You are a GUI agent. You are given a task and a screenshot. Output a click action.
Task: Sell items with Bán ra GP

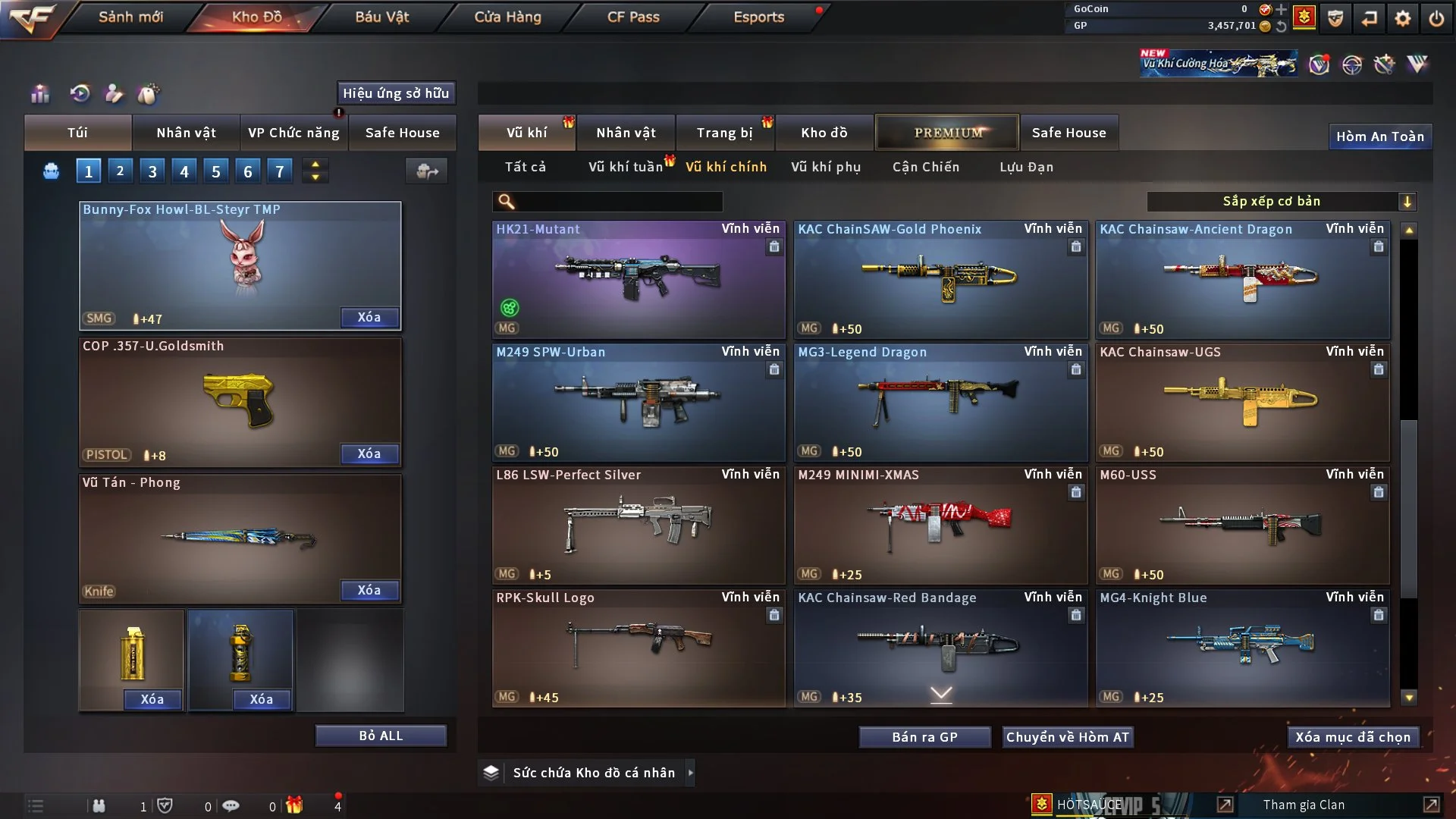pos(924,737)
